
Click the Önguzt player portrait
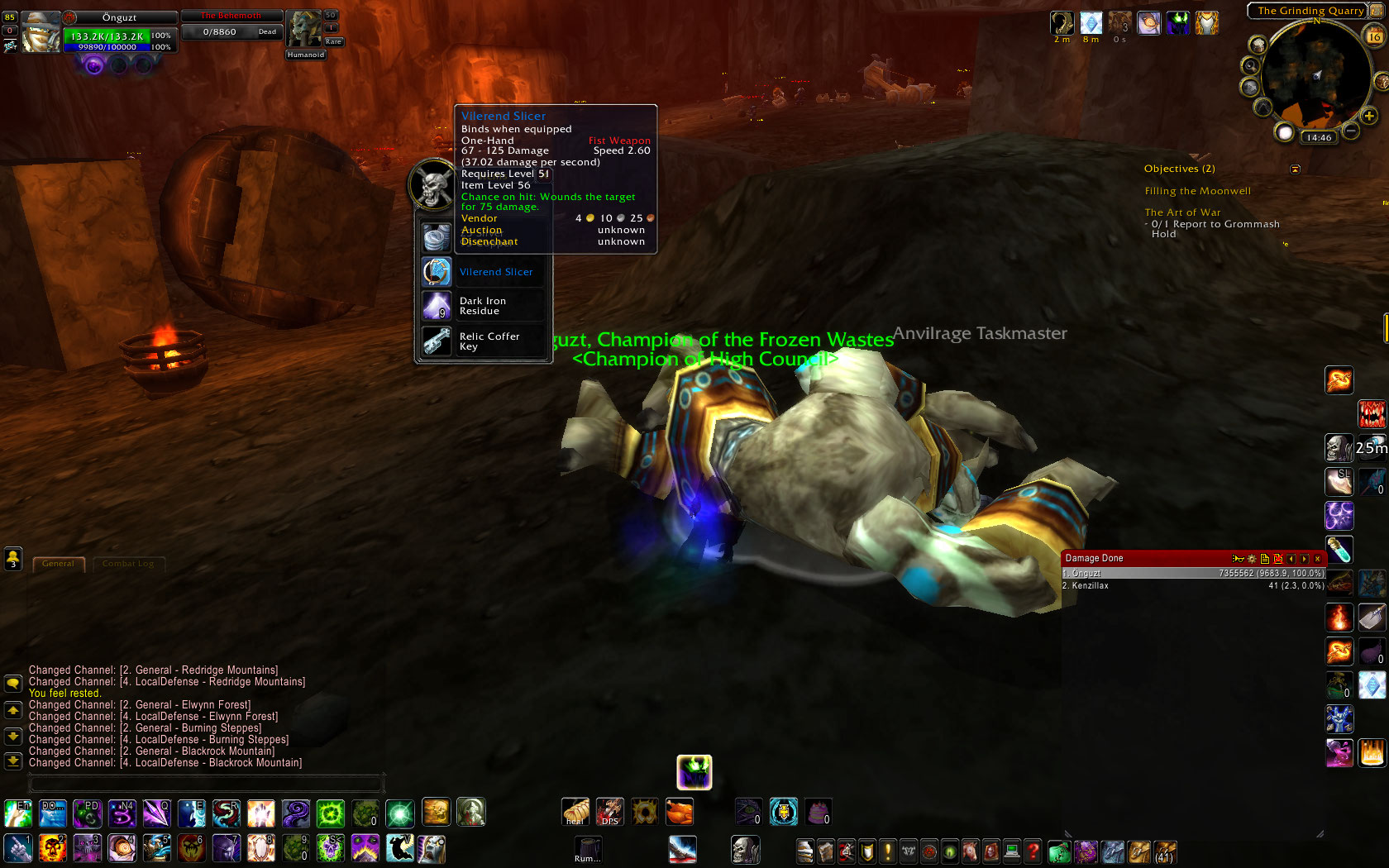click(x=40, y=32)
